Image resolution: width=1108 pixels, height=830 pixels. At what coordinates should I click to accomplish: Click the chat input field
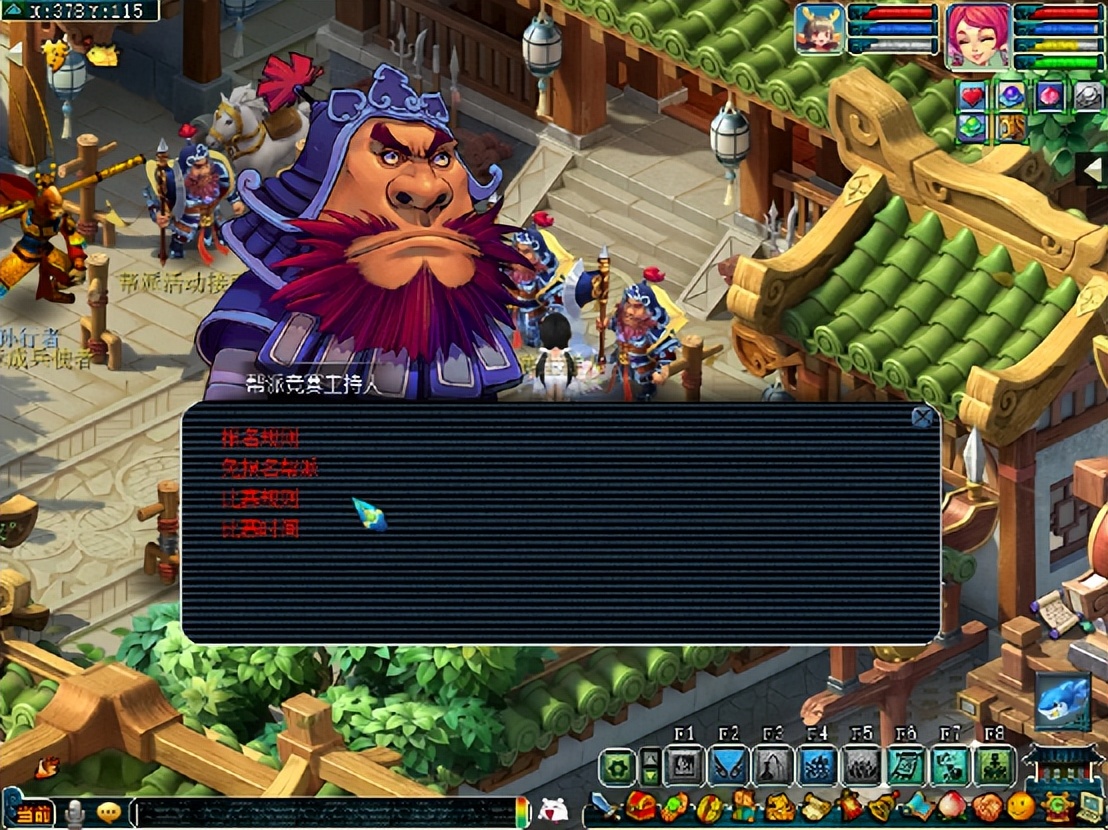point(325,811)
